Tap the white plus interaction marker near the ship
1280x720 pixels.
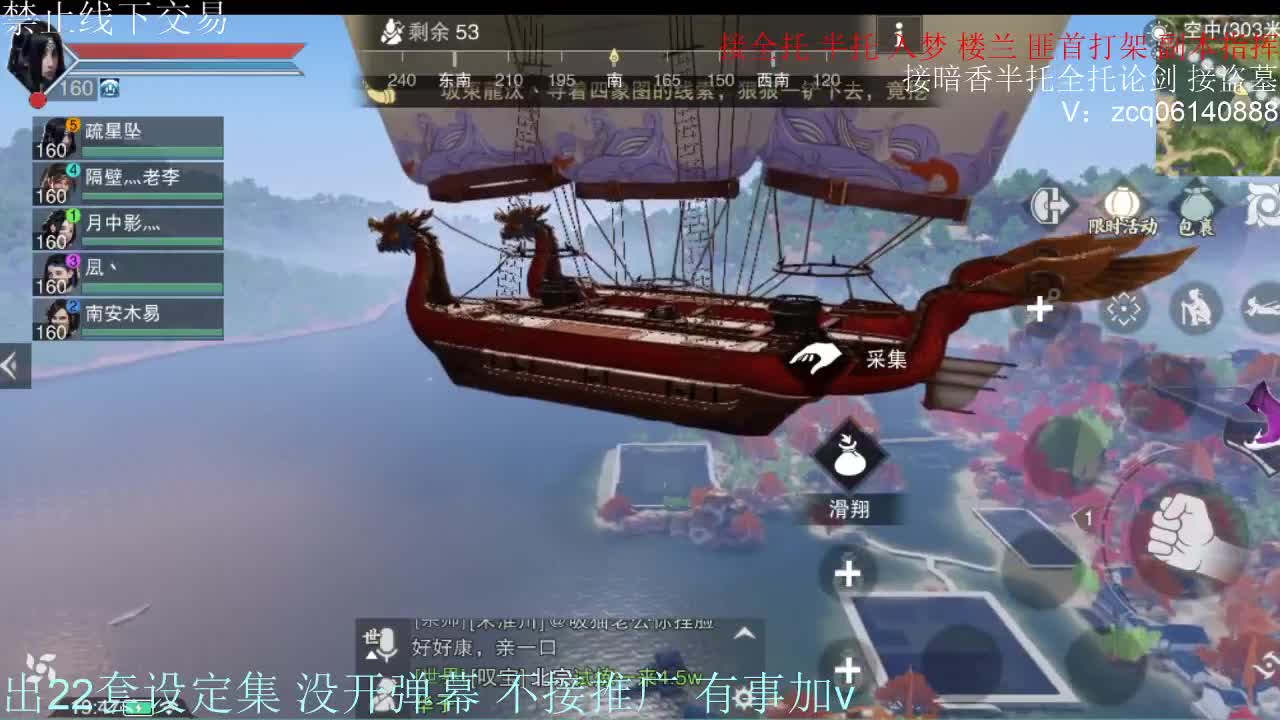tap(1038, 308)
